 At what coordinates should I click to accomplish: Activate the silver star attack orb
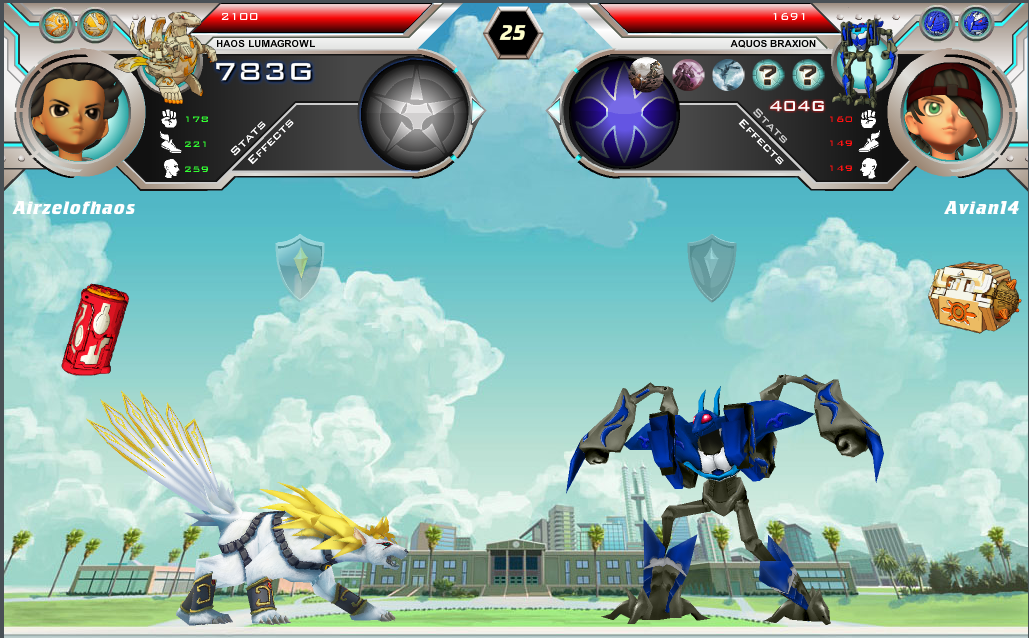point(414,110)
